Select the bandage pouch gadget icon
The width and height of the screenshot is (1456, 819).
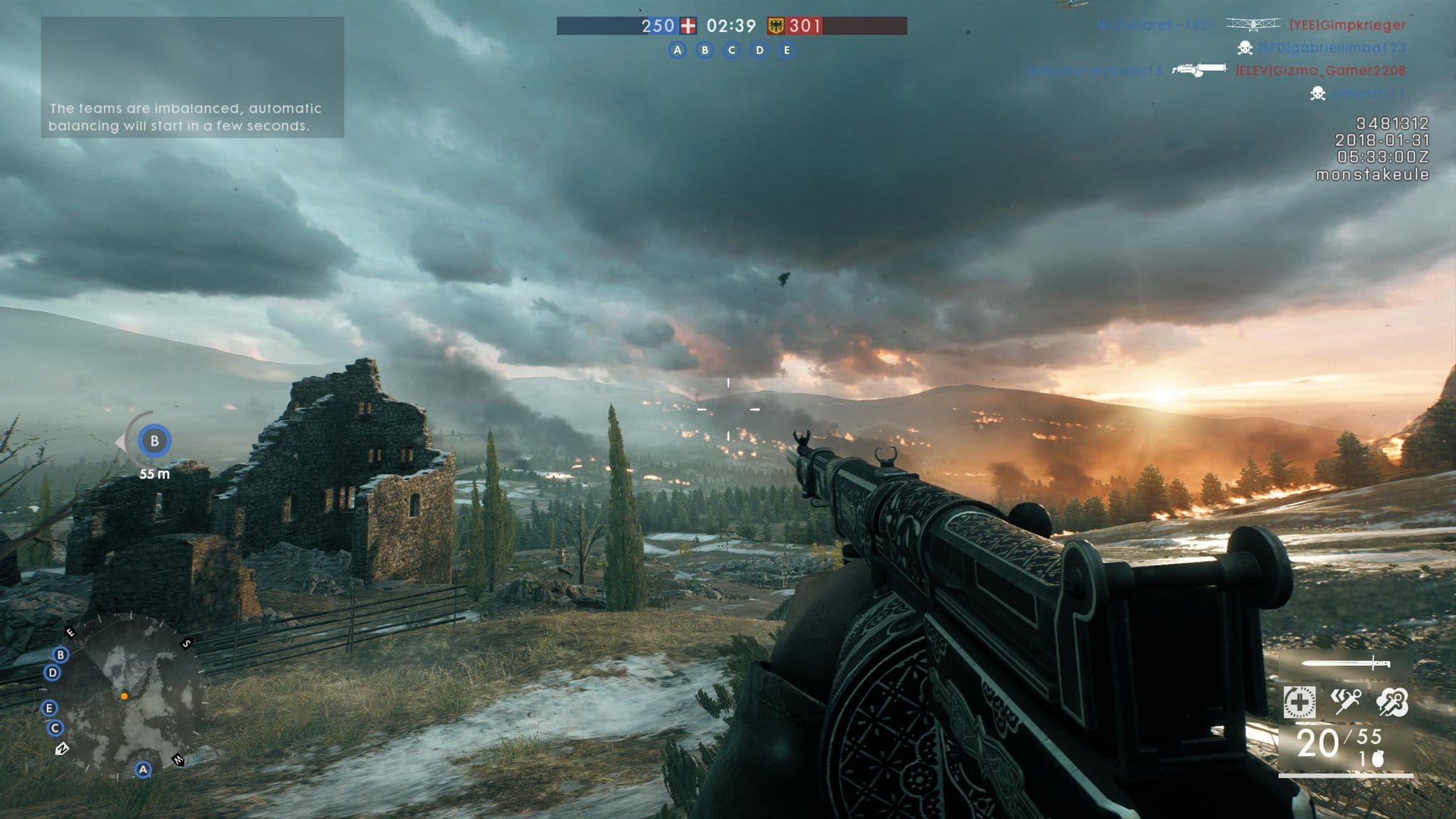click(1299, 702)
